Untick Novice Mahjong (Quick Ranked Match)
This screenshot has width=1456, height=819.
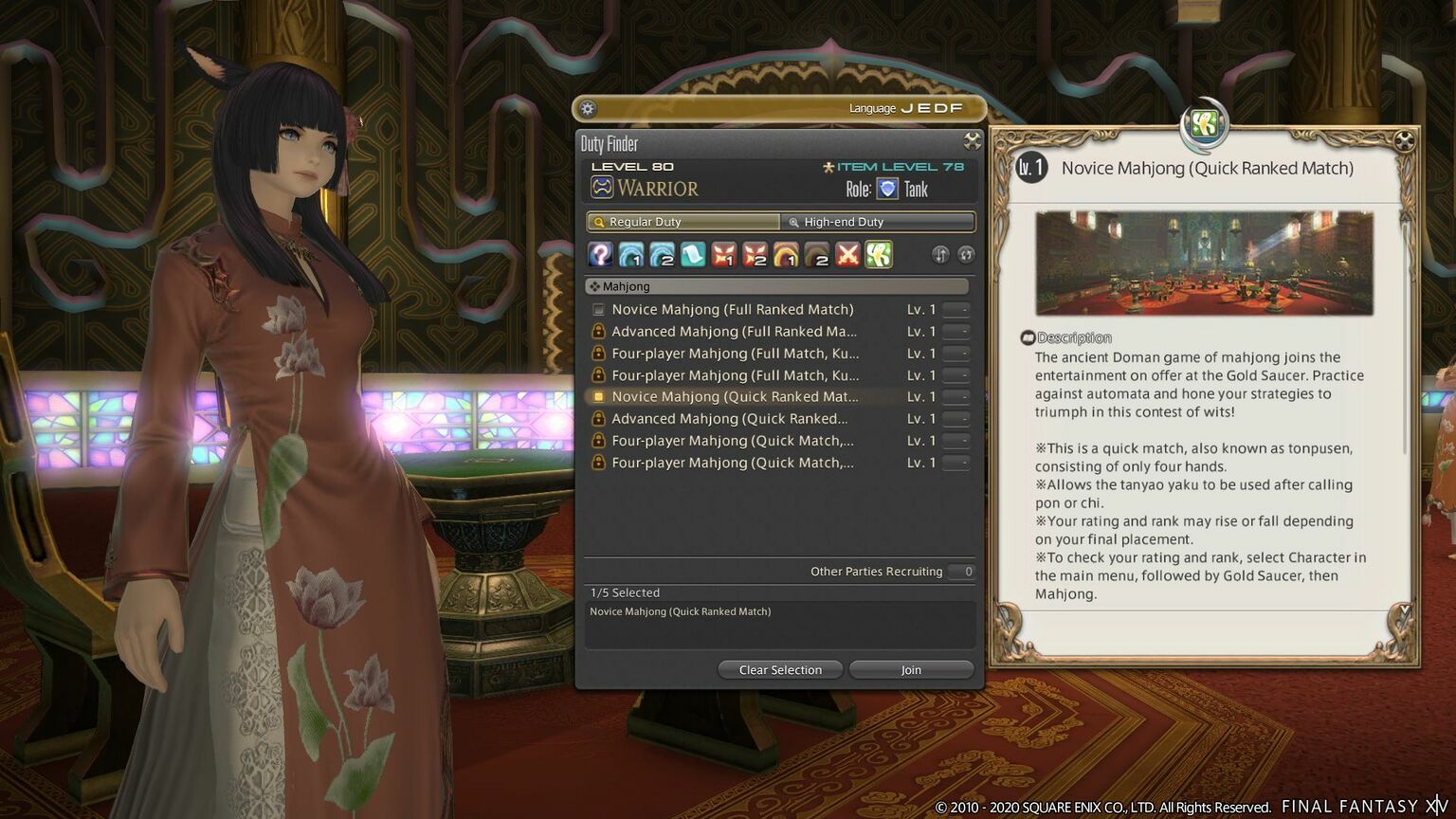599,397
